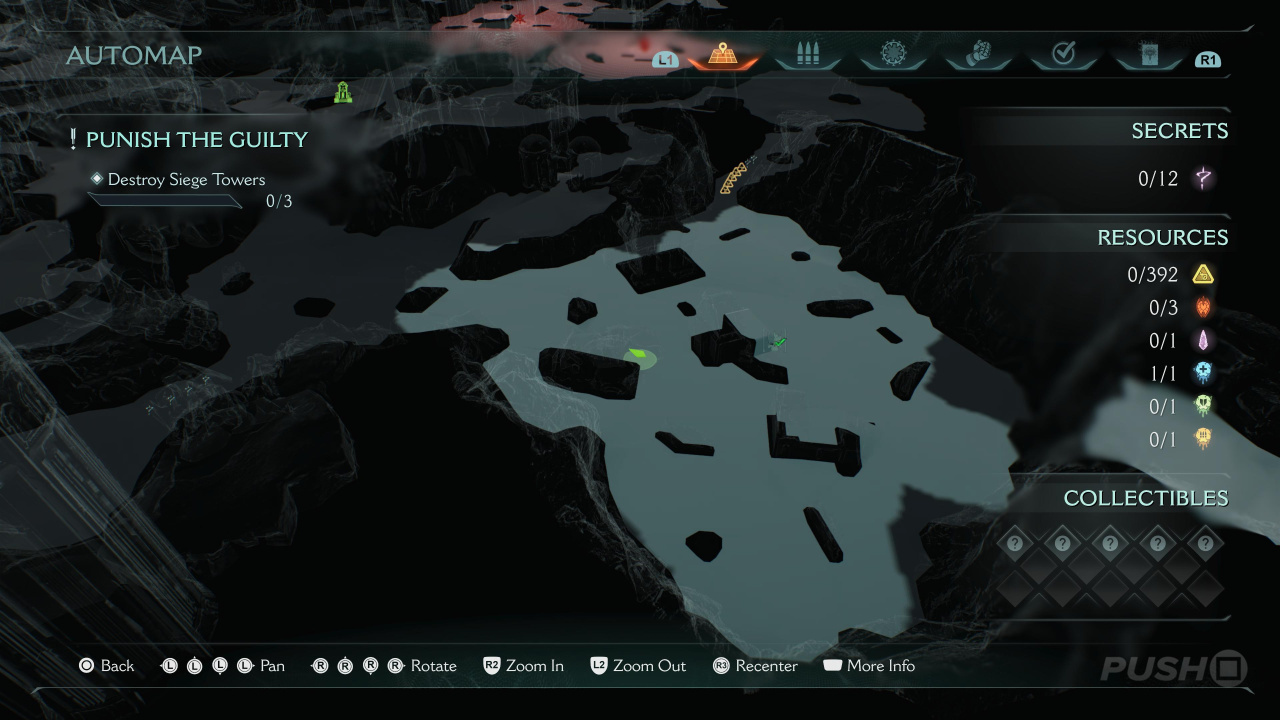The height and width of the screenshot is (720, 1280).
Task: Switch to the armored fist tab
Action: coord(978,54)
